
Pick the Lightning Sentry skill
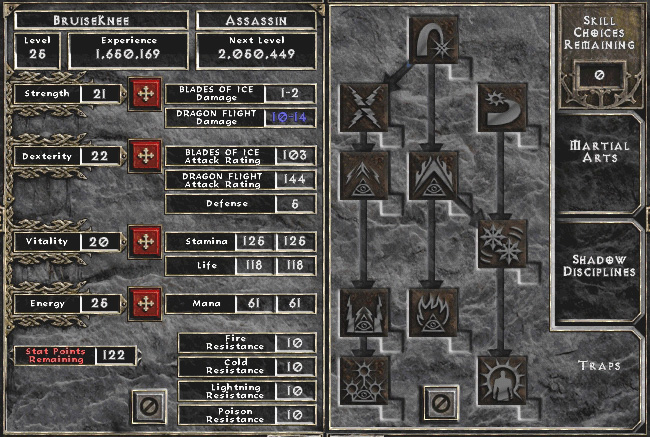[360, 308]
